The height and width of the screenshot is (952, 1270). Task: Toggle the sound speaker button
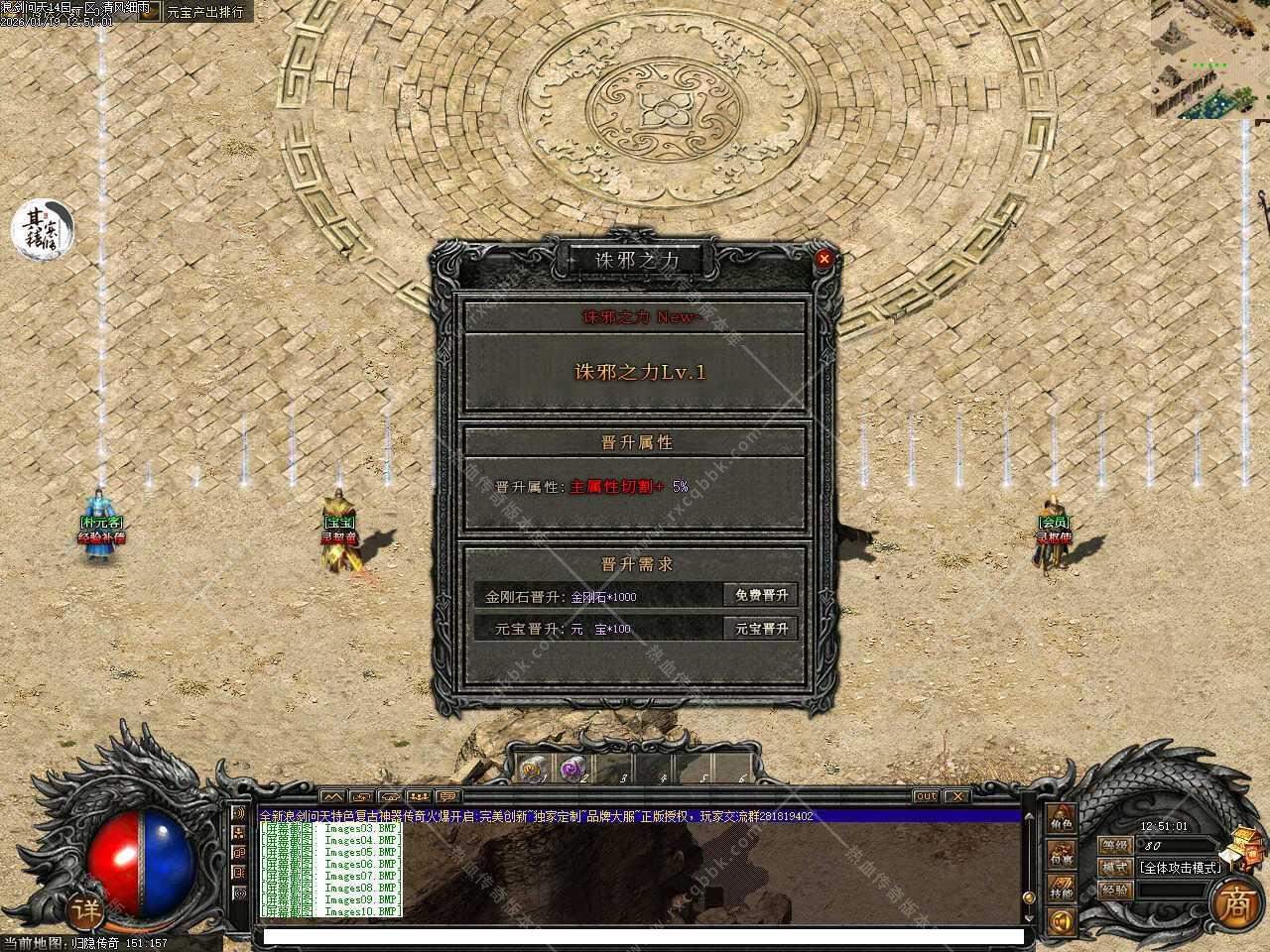(1062, 922)
